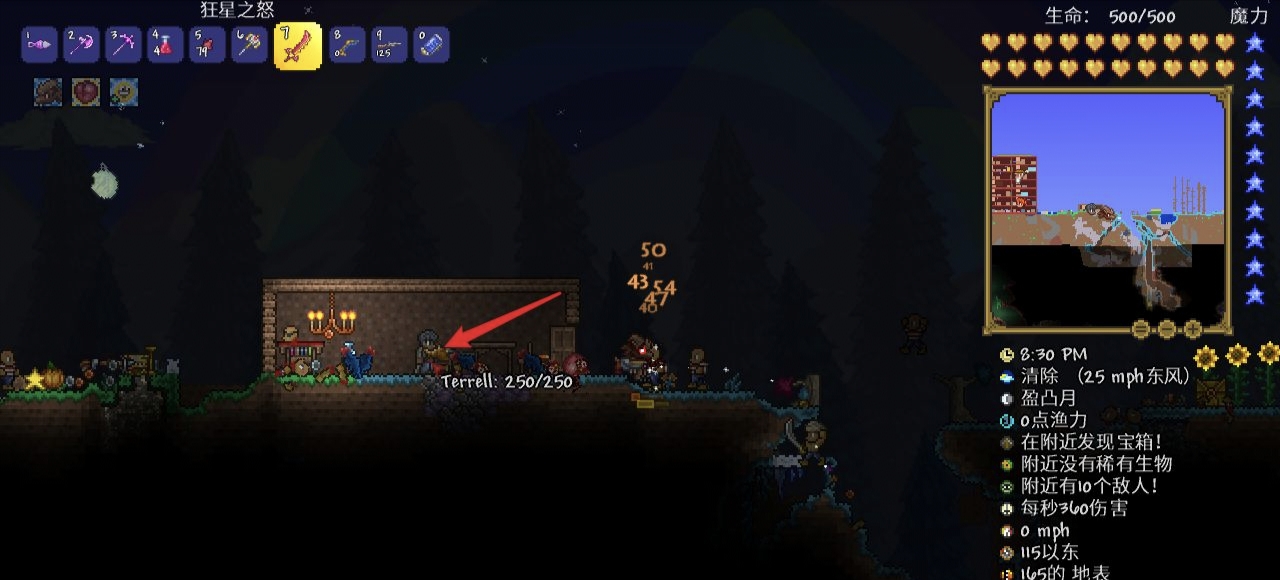Click the red heart buff icon
The height and width of the screenshot is (580, 1280).
(x=86, y=93)
